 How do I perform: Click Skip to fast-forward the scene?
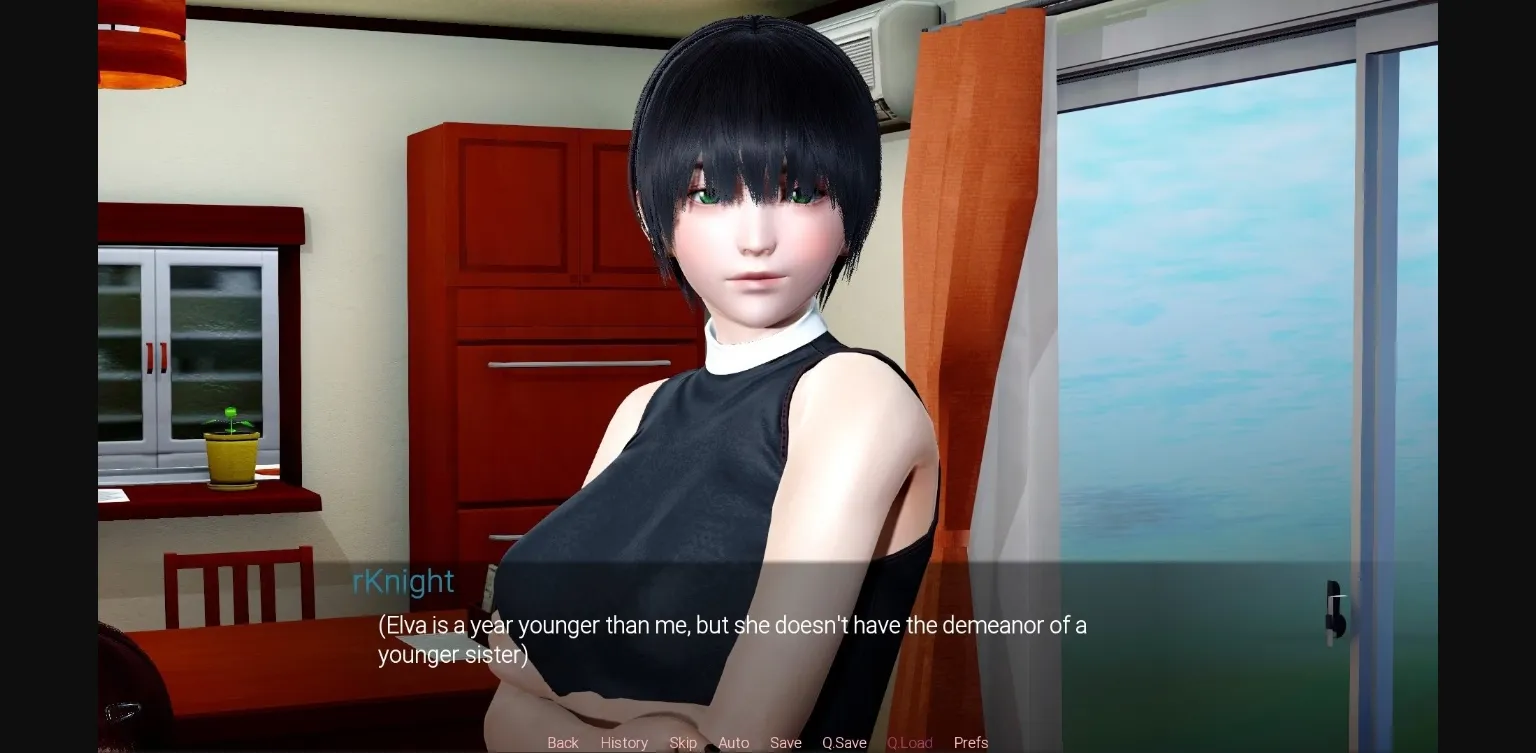(x=683, y=742)
